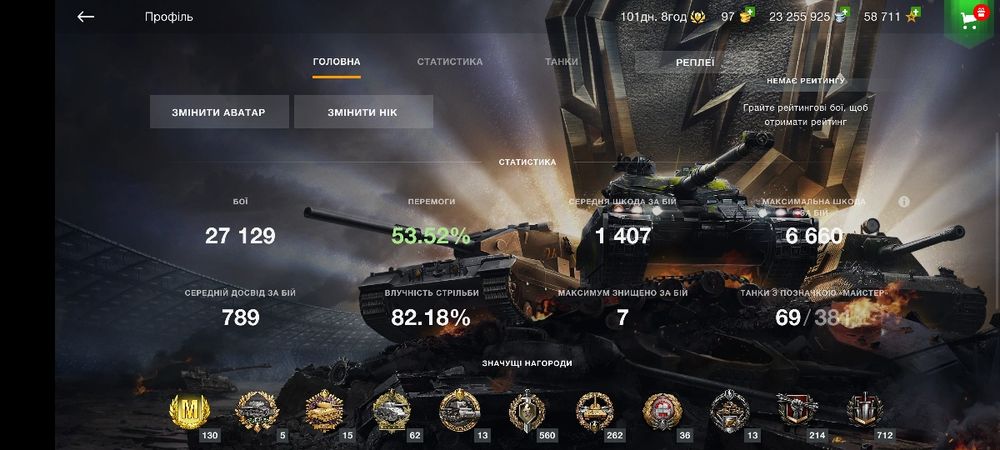Select the medal with count 262
Screen dimensions: 1000x450
[594, 410]
